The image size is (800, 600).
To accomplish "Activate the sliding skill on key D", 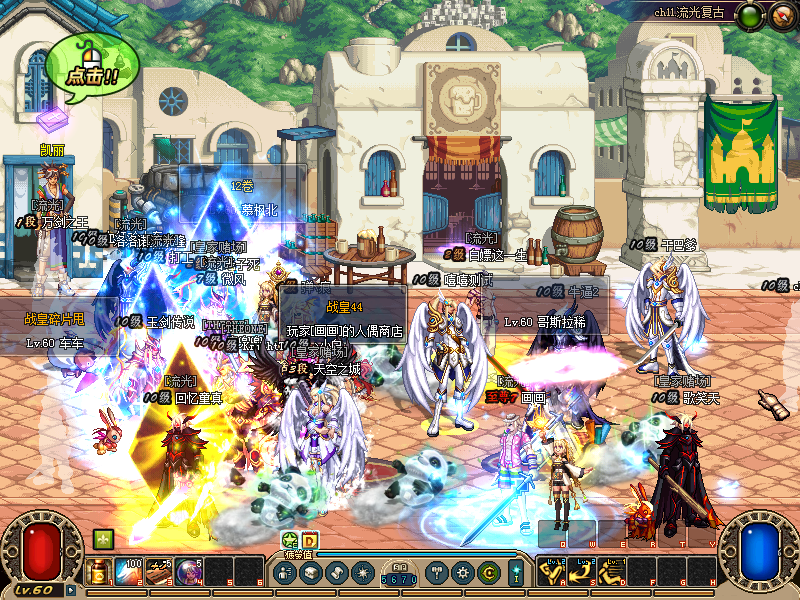I will 612,573.
